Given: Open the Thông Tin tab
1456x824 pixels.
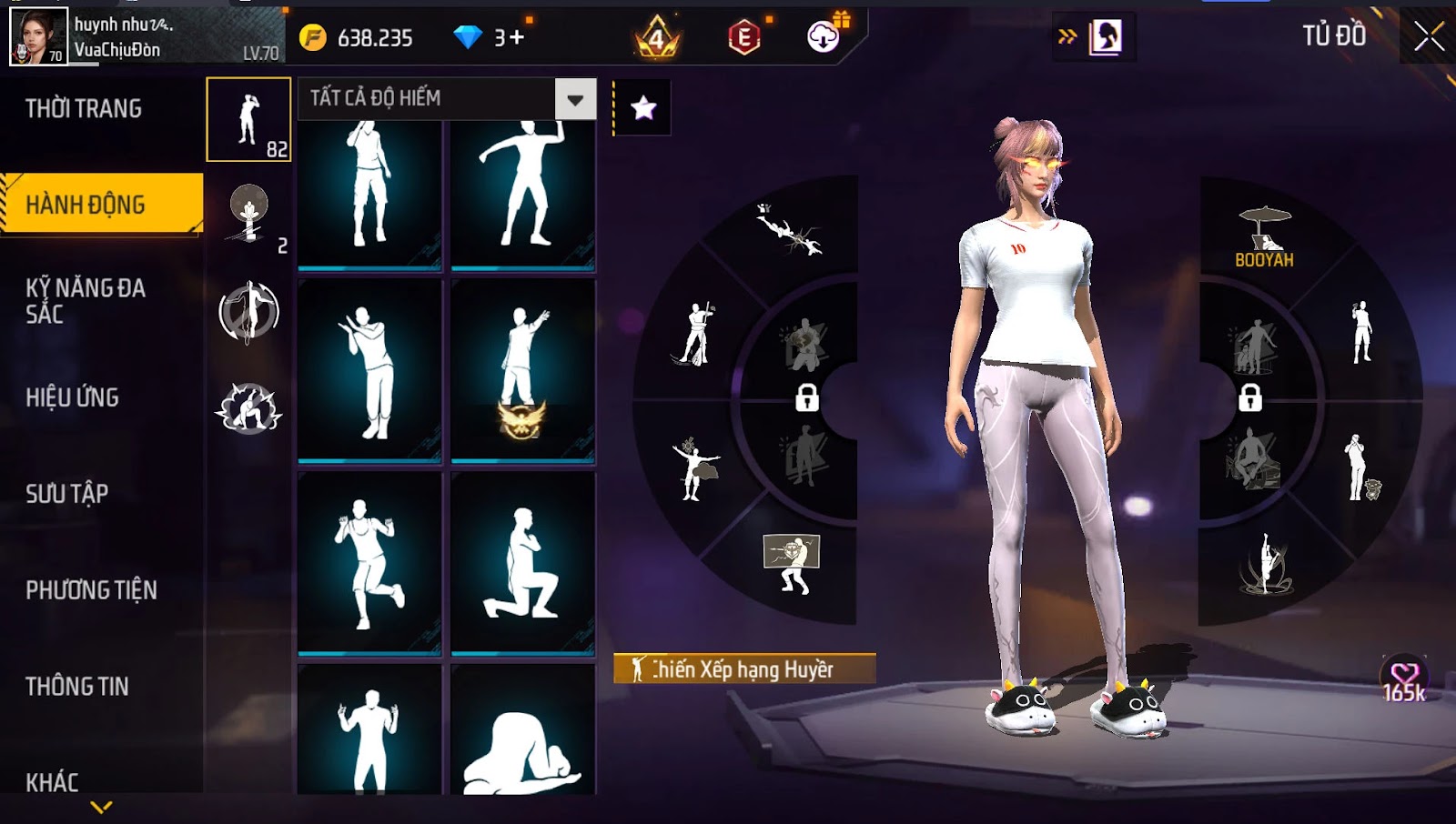Looking at the screenshot, I should [77, 687].
